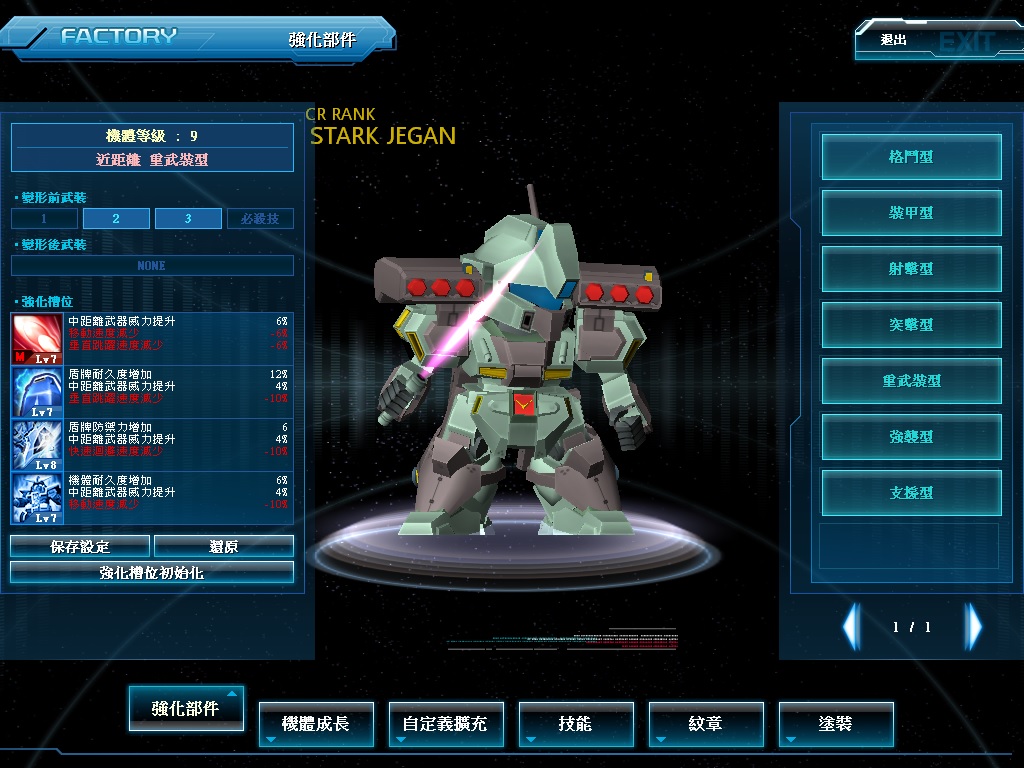The width and height of the screenshot is (1024, 768).
Task: Choose the 強襲型 part category
Action: tap(911, 437)
